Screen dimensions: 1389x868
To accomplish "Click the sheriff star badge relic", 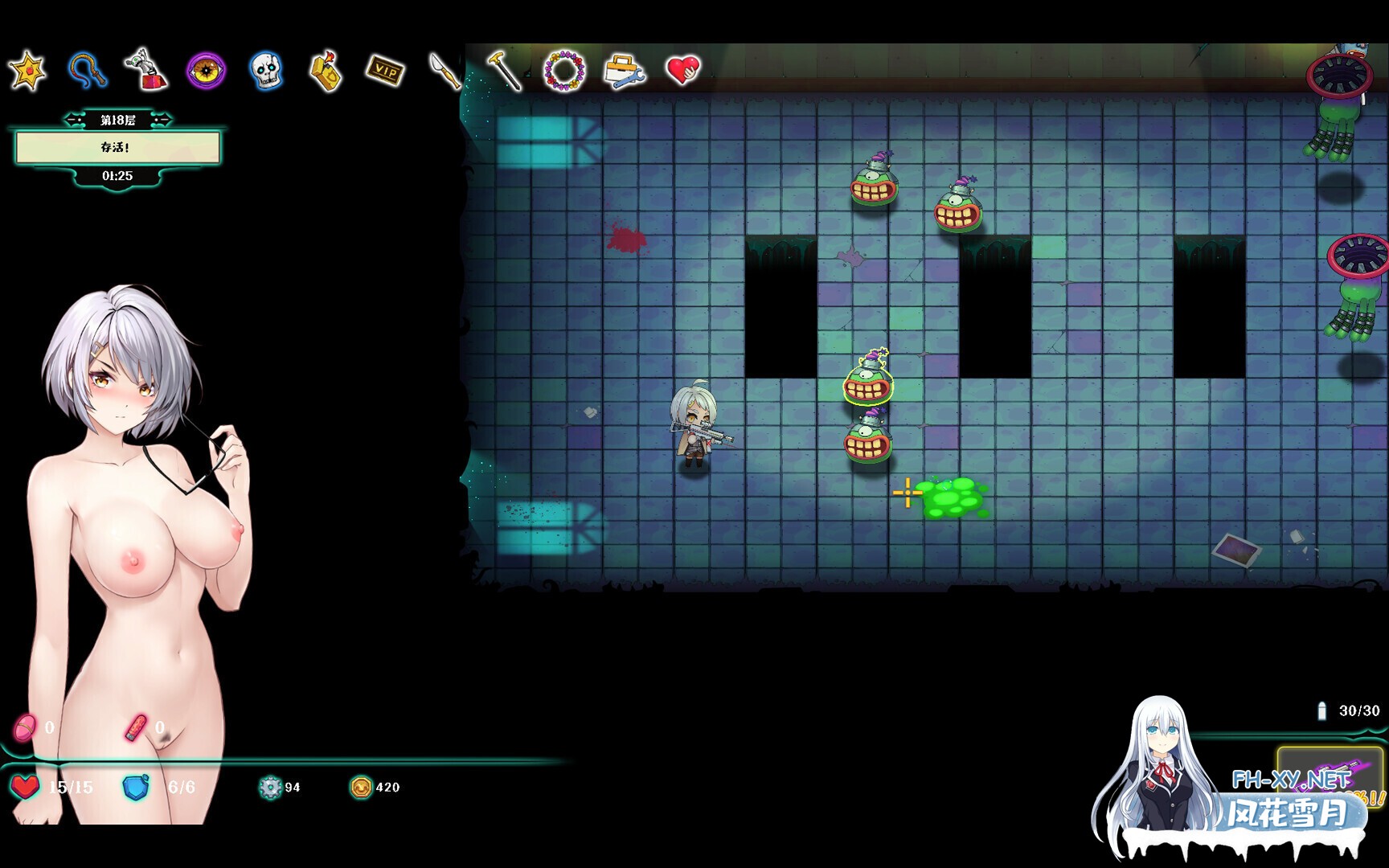I will pos(27,71).
